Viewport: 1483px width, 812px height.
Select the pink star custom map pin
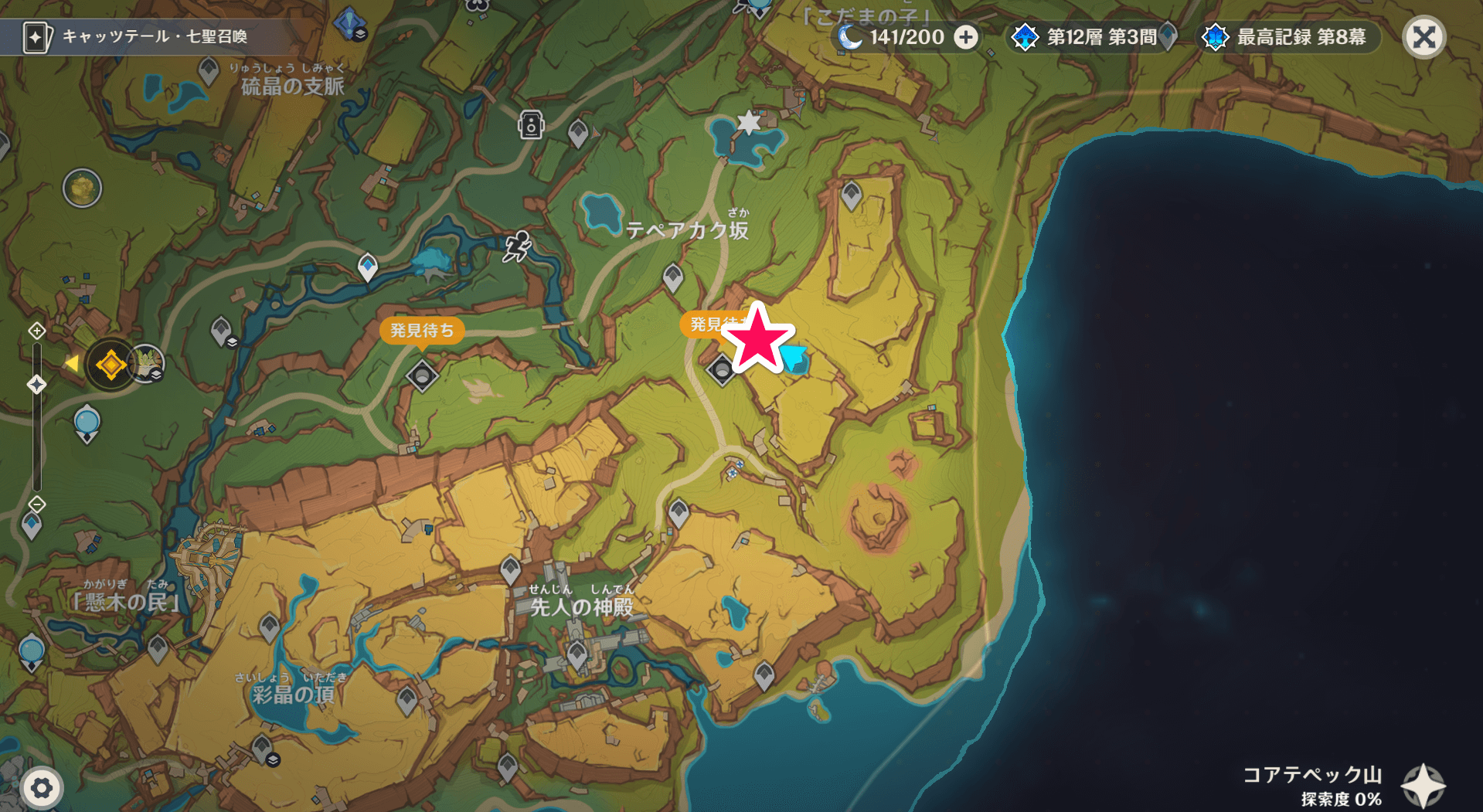coord(757,339)
